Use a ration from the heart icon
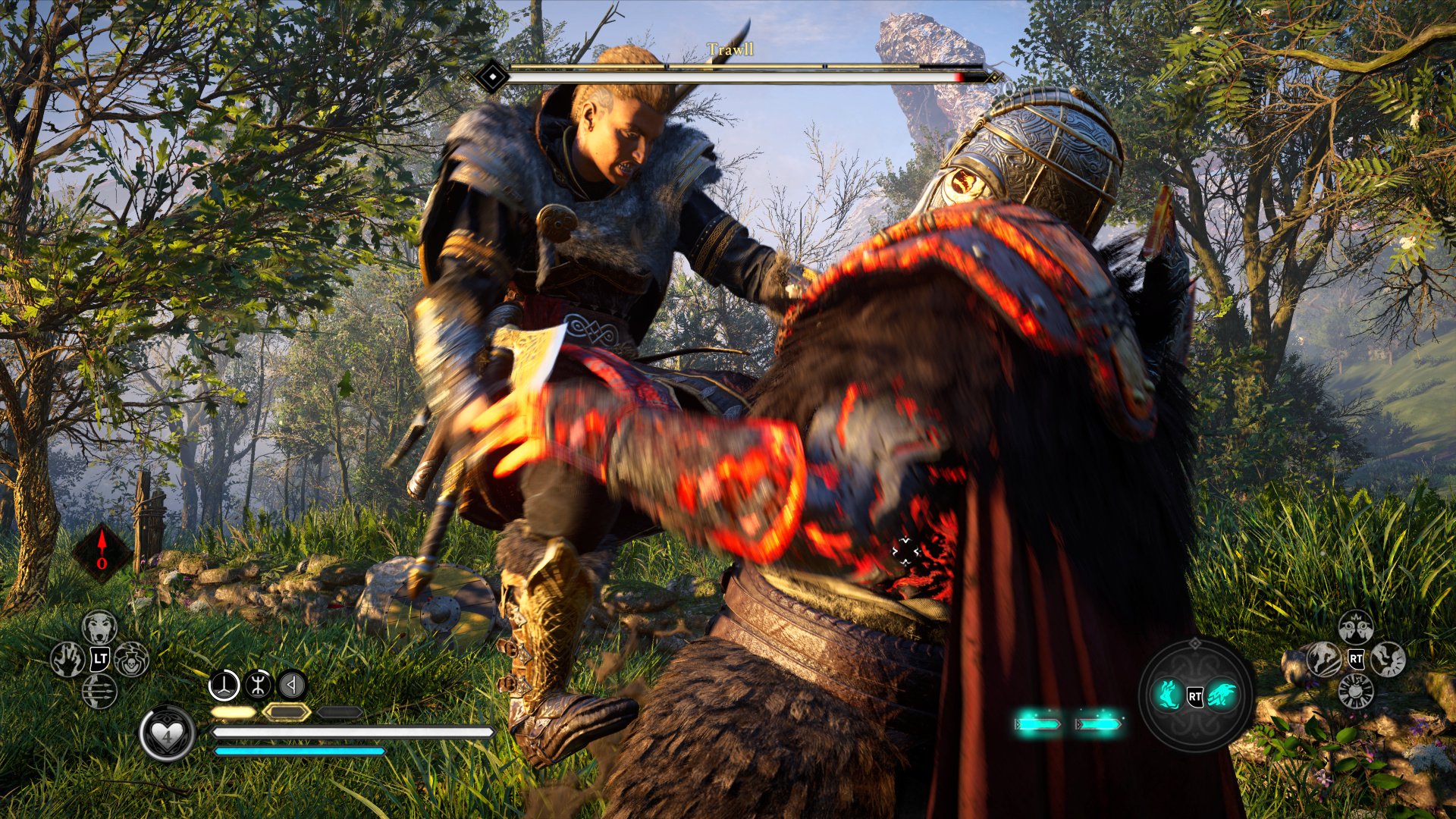This screenshot has height=819, width=1456. 167,733
